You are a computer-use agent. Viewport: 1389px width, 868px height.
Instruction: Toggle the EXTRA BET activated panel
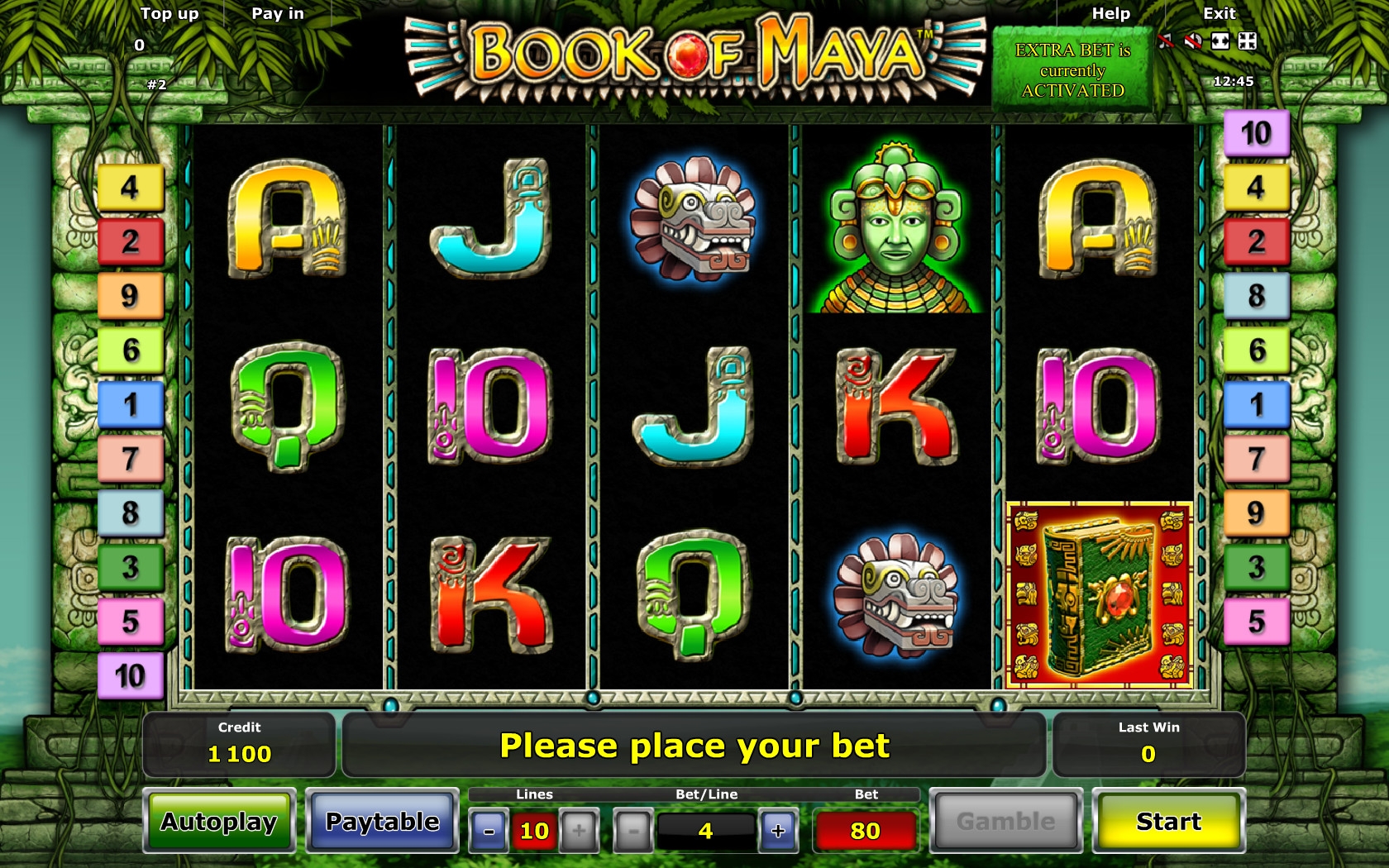point(1072,70)
